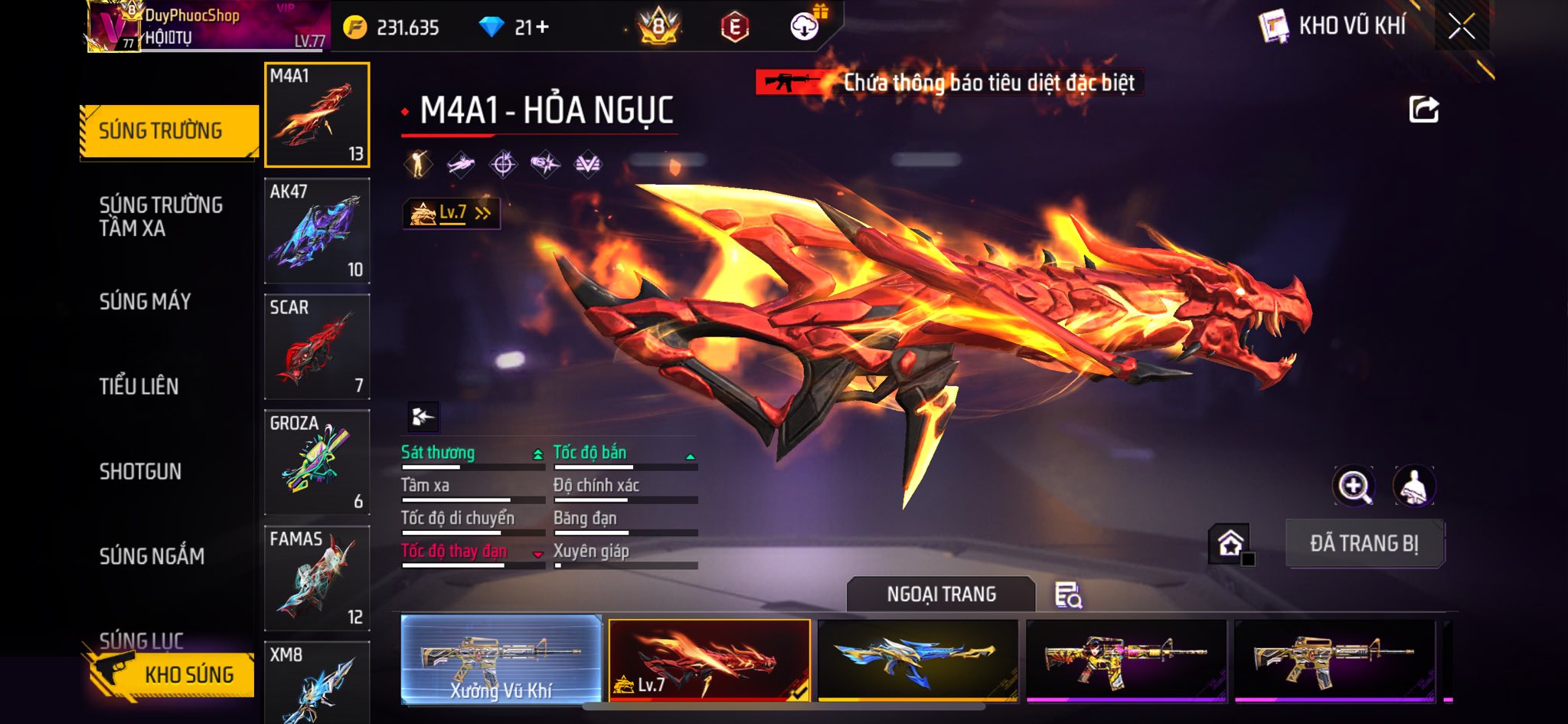Choose the GROZA weapon tile
1568x724 pixels.
pyautogui.click(x=317, y=462)
